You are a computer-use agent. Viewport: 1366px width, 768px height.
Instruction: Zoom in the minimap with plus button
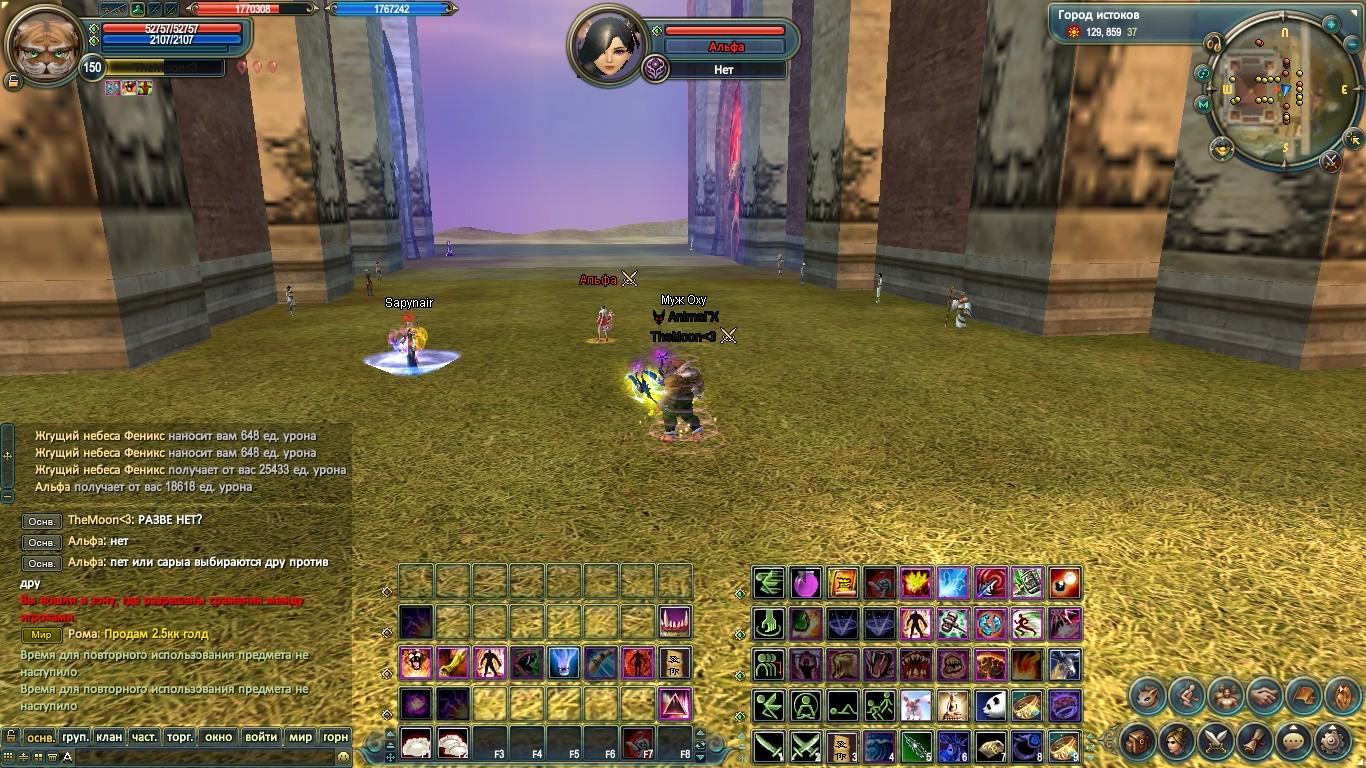coord(1331,24)
